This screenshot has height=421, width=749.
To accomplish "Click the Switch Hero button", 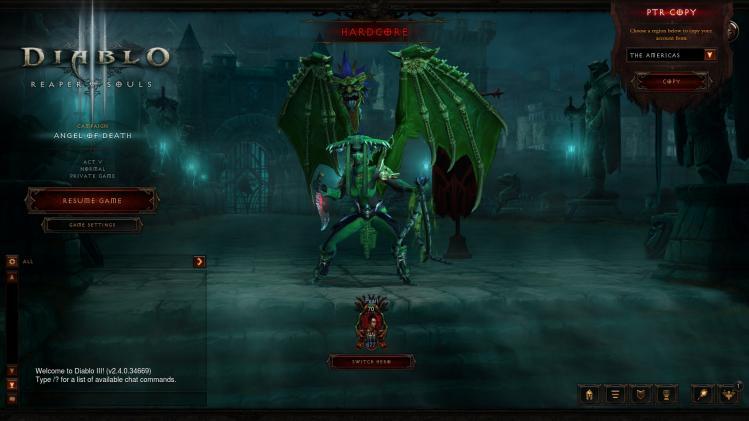I will click(x=371, y=362).
